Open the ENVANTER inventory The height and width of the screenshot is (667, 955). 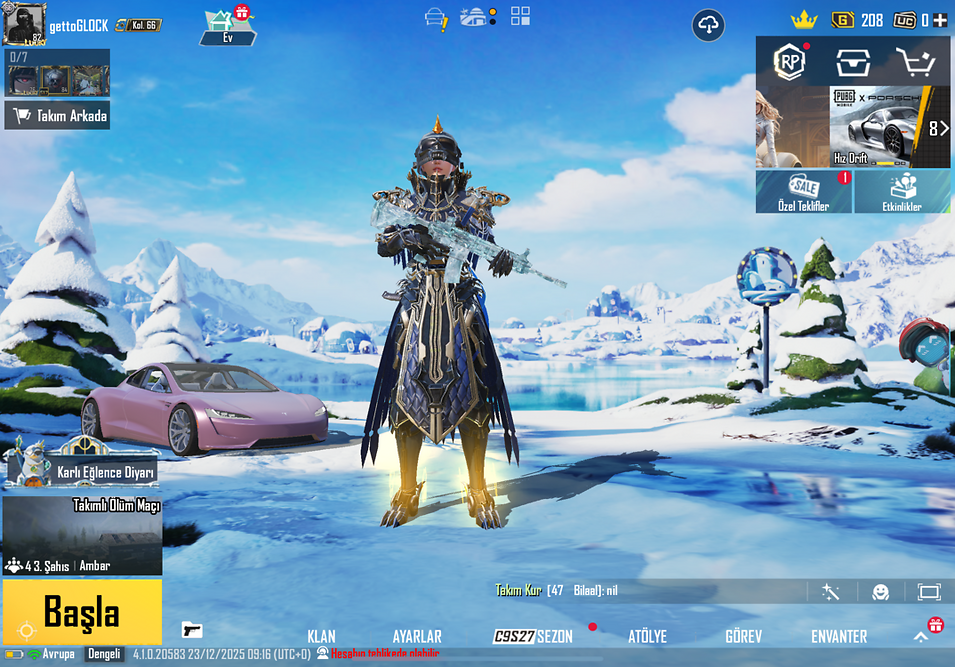click(839, 636)
